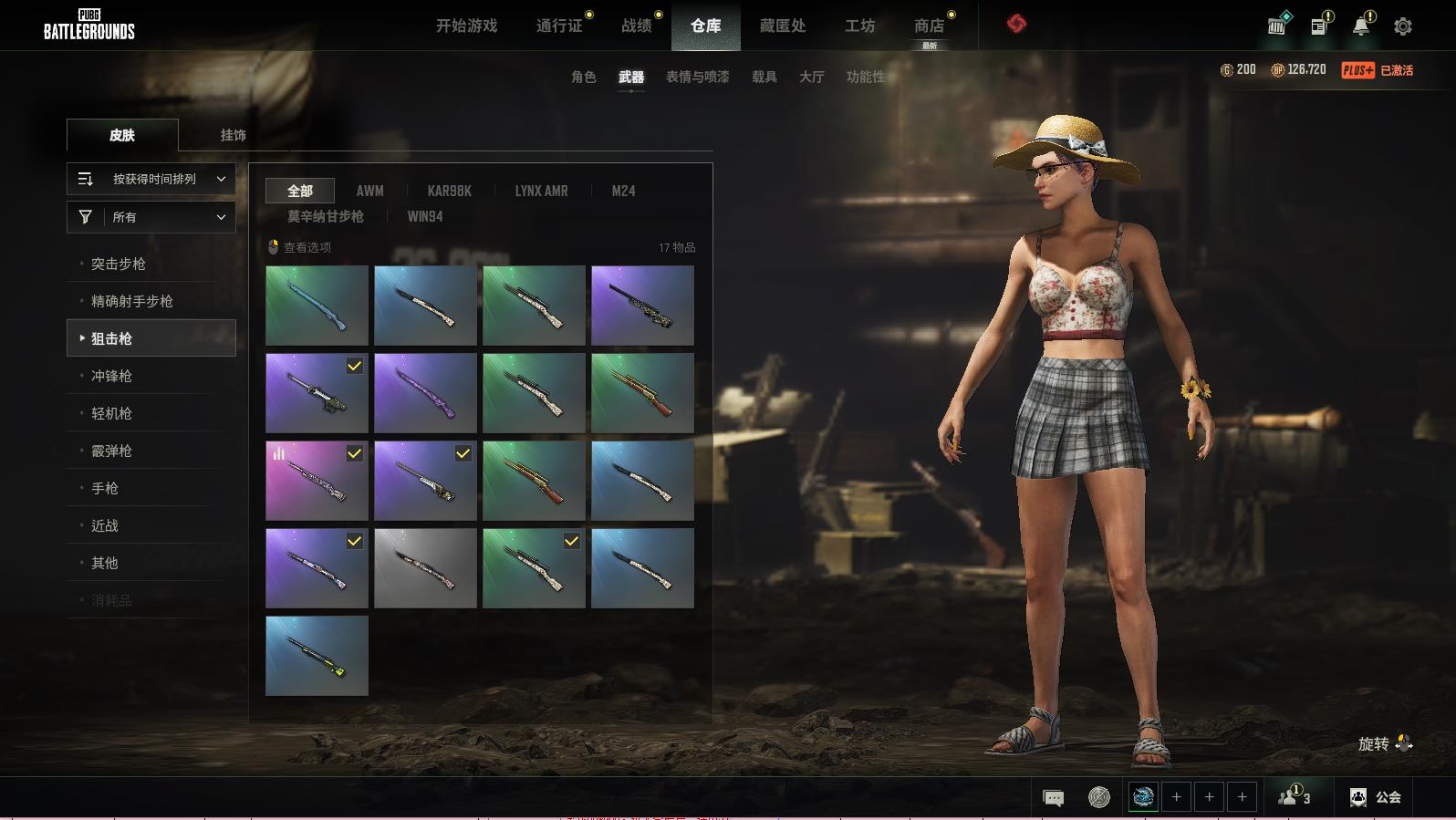Filter skins by AWM
Viewport: 1456px width, 820px height.
click(369, 191)
